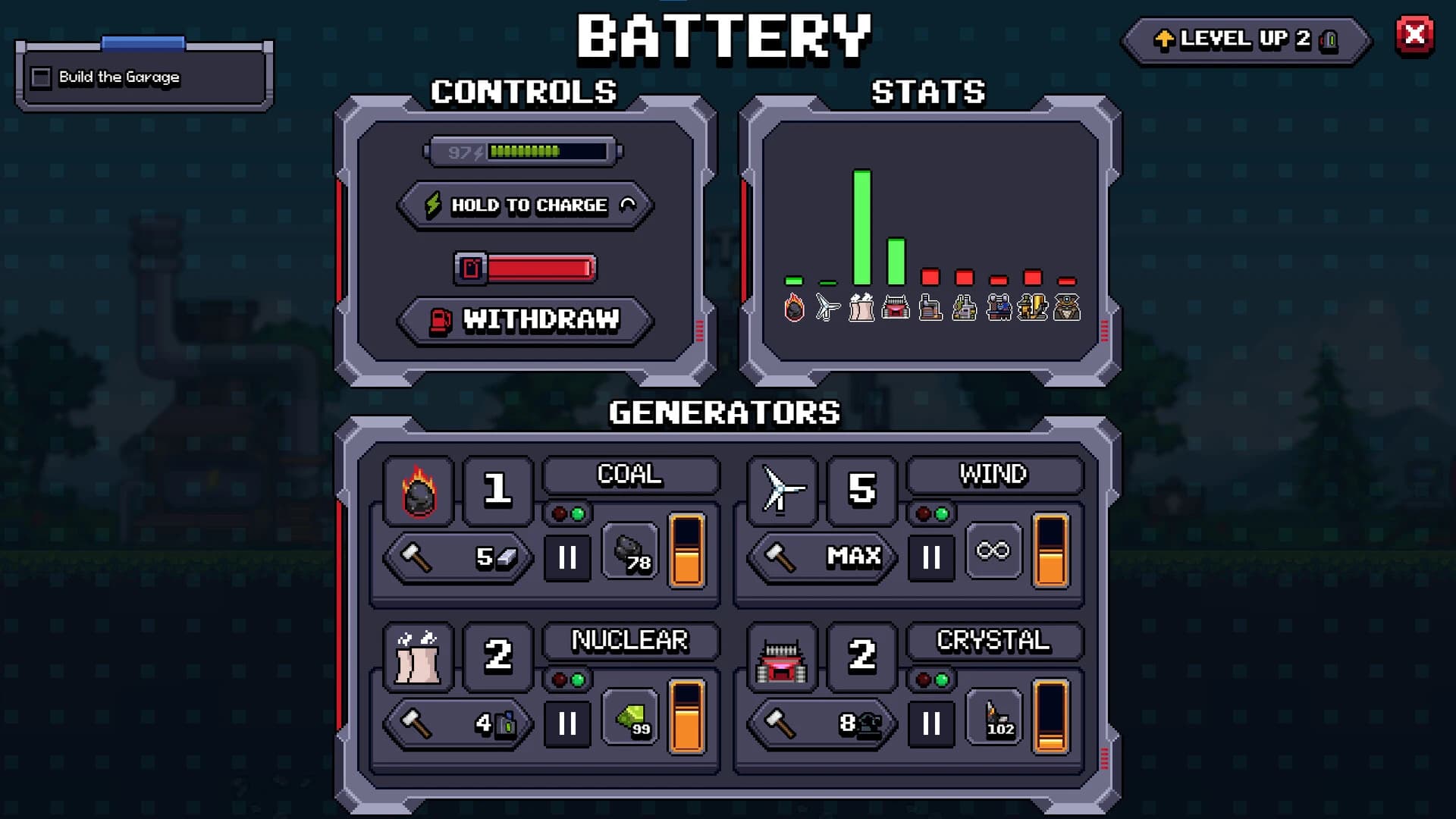Click the crystal fuel icon showing 102
Viewport: 1456px width, 819px height.
pyautogui.click(x=995, y=720)
